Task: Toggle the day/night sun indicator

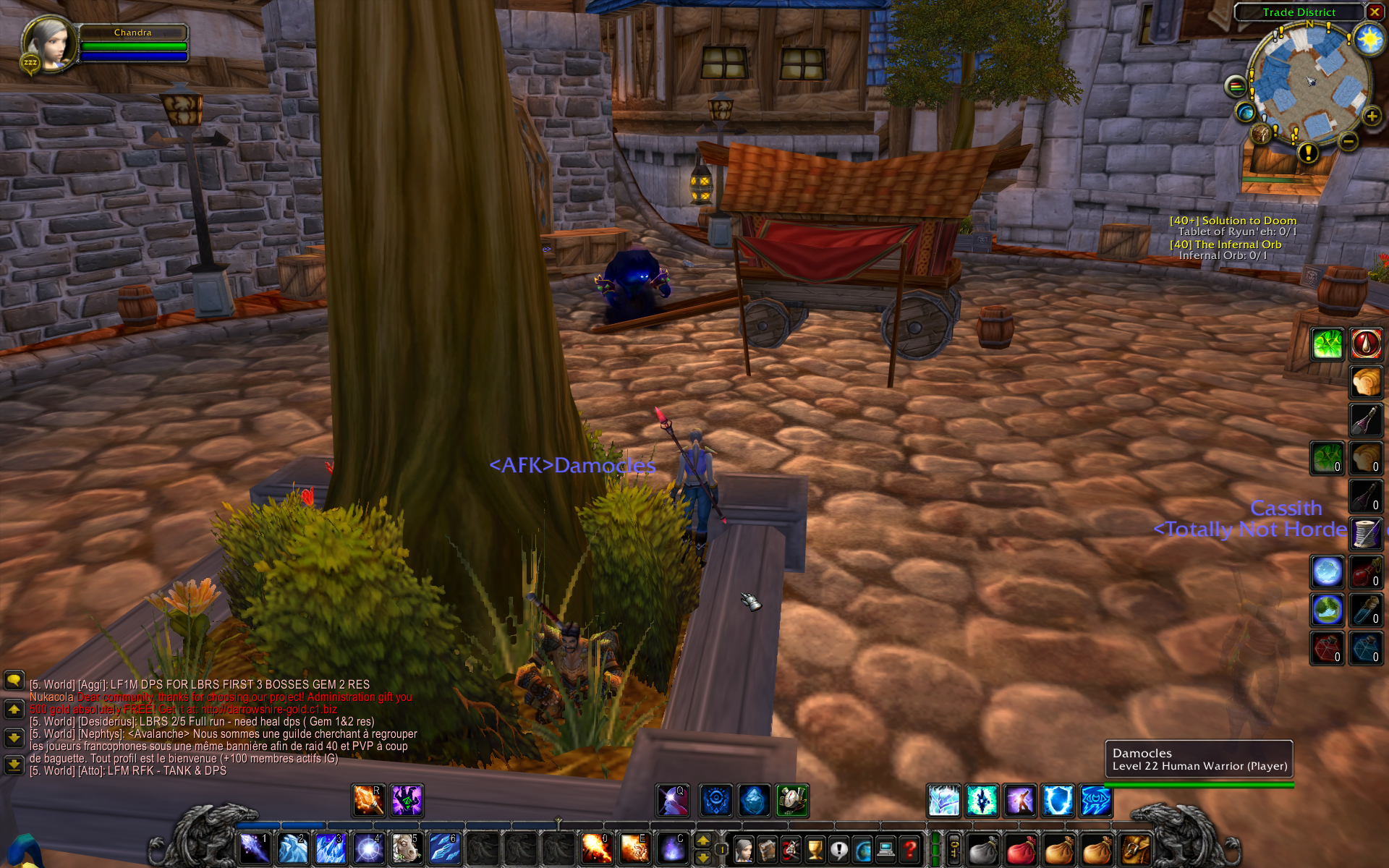Action: pyautogui.click(x=1369, y=39)
